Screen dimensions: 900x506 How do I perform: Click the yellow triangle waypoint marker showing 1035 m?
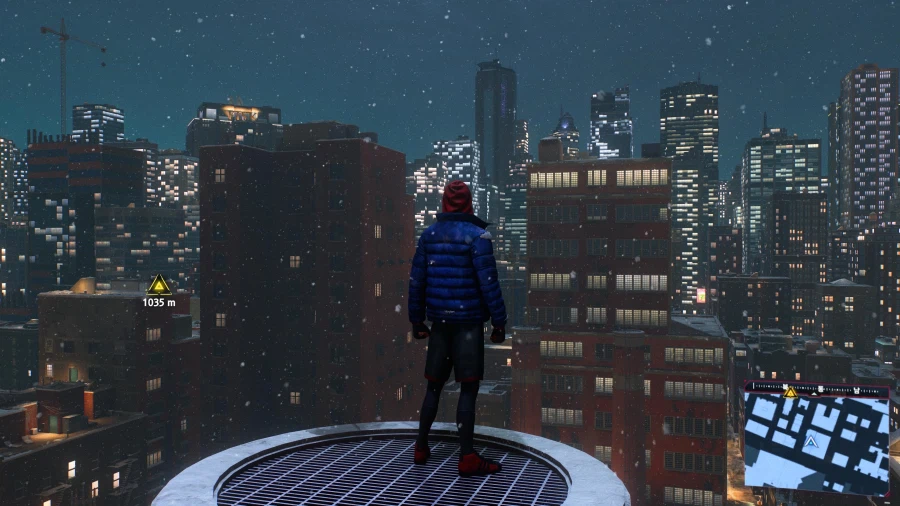click(x=159, y=285)
